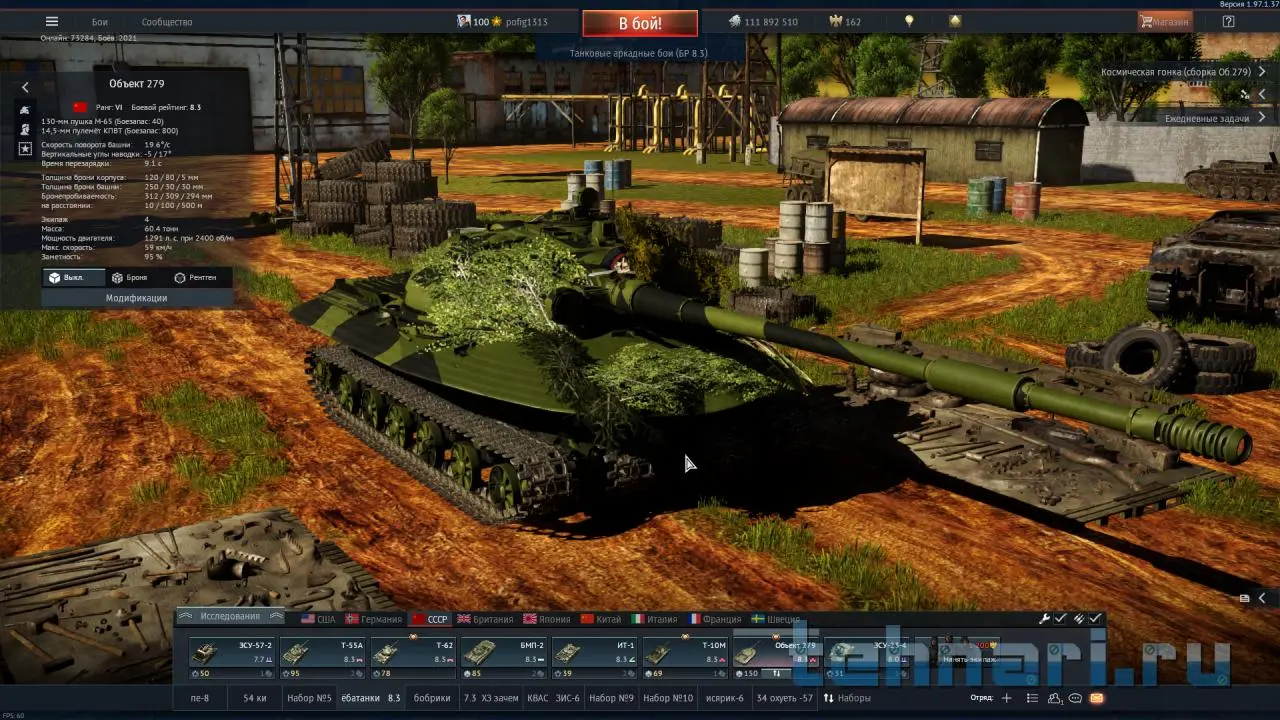Open the Сообщество menu
The height and width of the screenshot is (720, 1280).
tap(167, 22)
